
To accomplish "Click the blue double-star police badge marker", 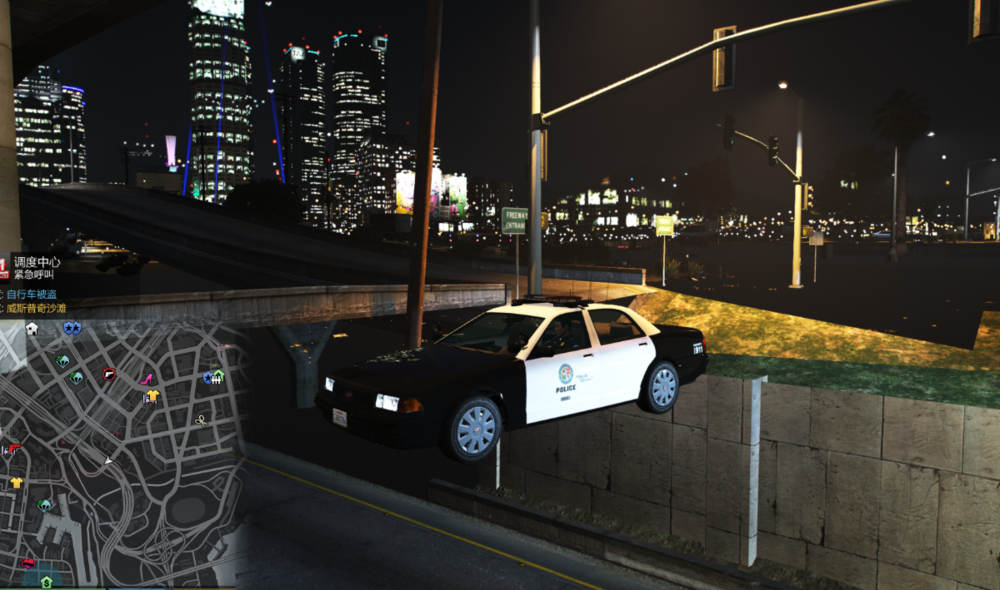I will (72, 328).
